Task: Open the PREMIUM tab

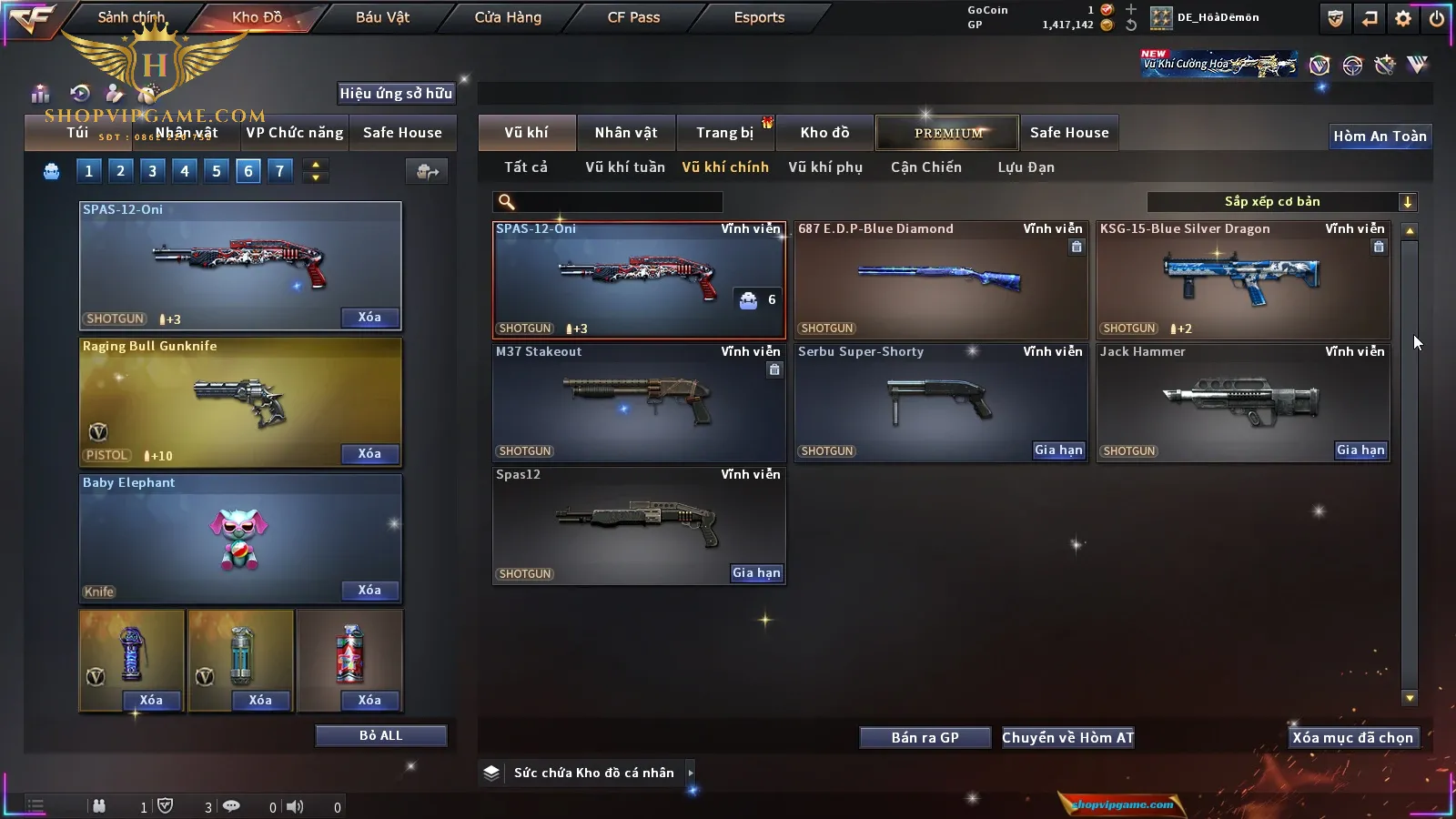Action: pyautogui.click(x=947, y=133)
